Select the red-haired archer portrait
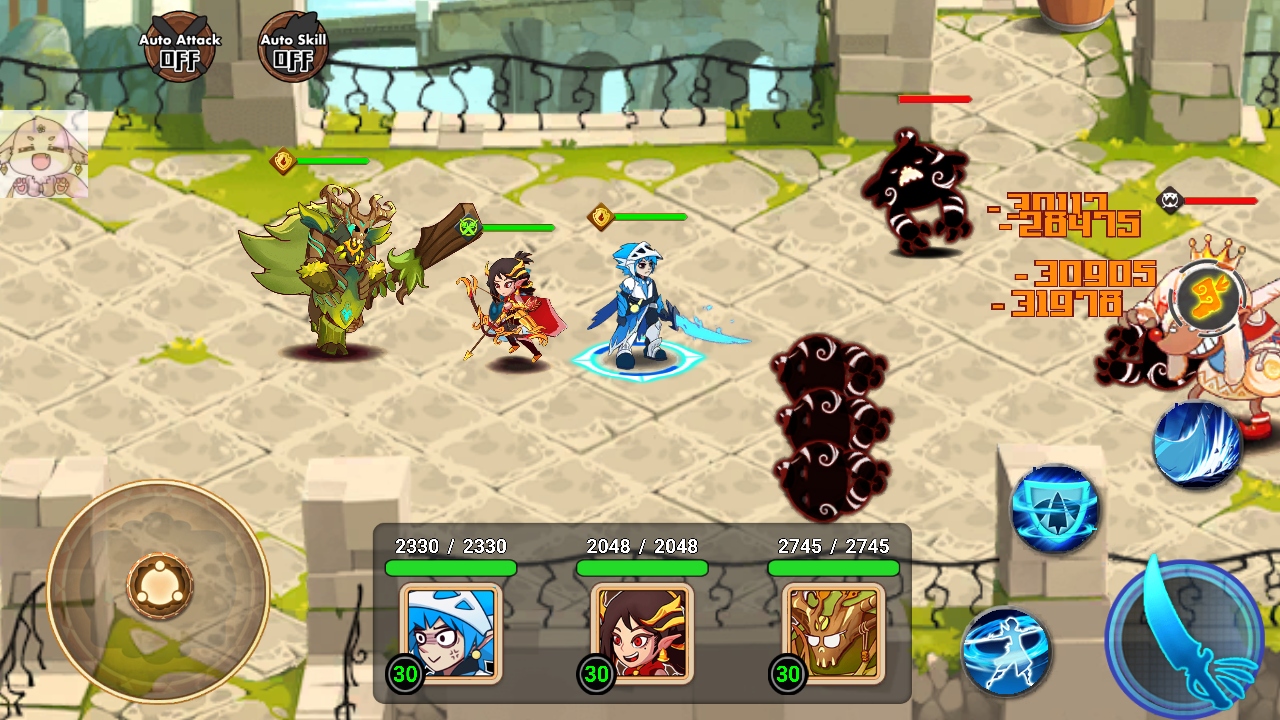1280x720 pixels. click(641, 633)
